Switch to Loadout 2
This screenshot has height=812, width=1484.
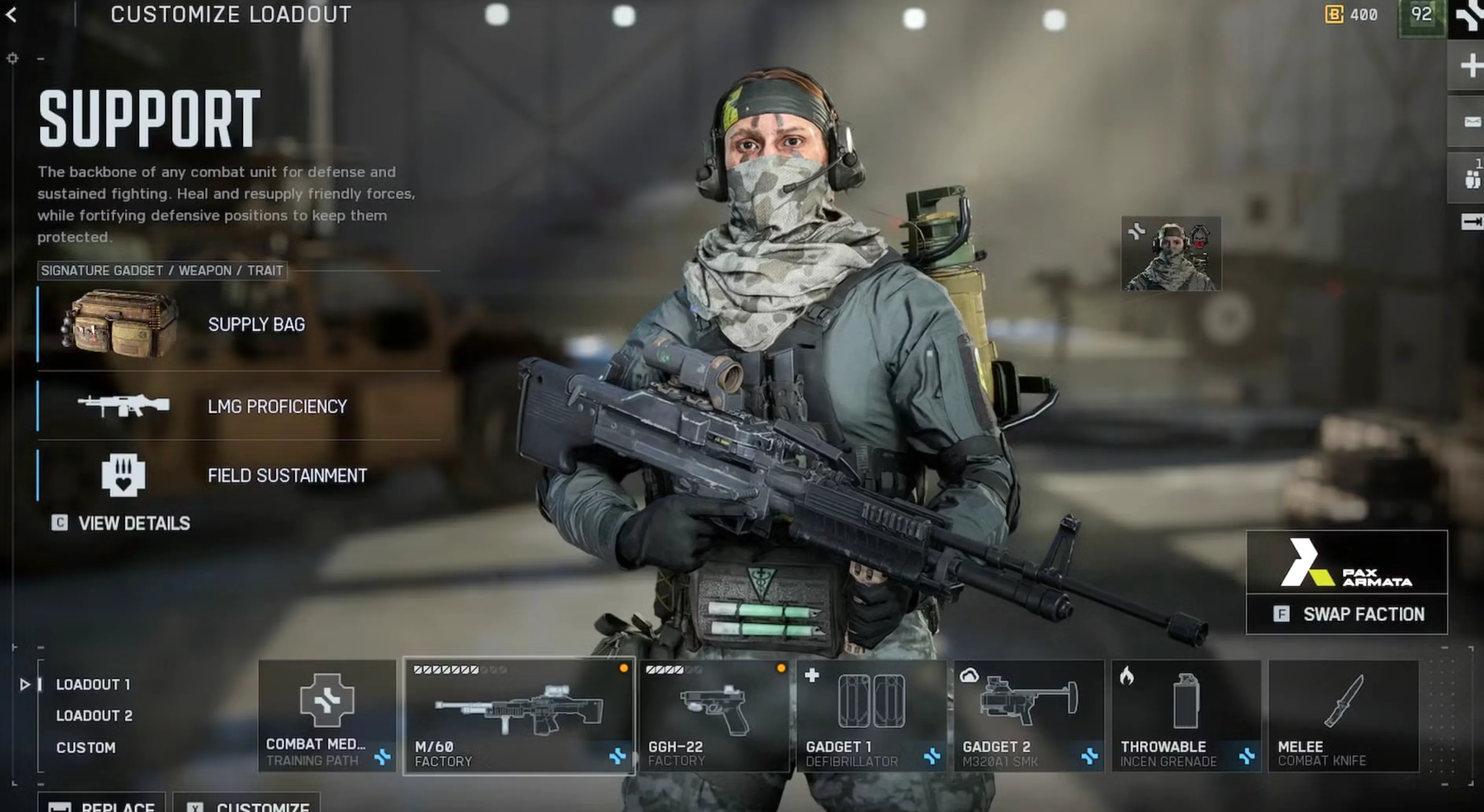click(x=96, y=716)
